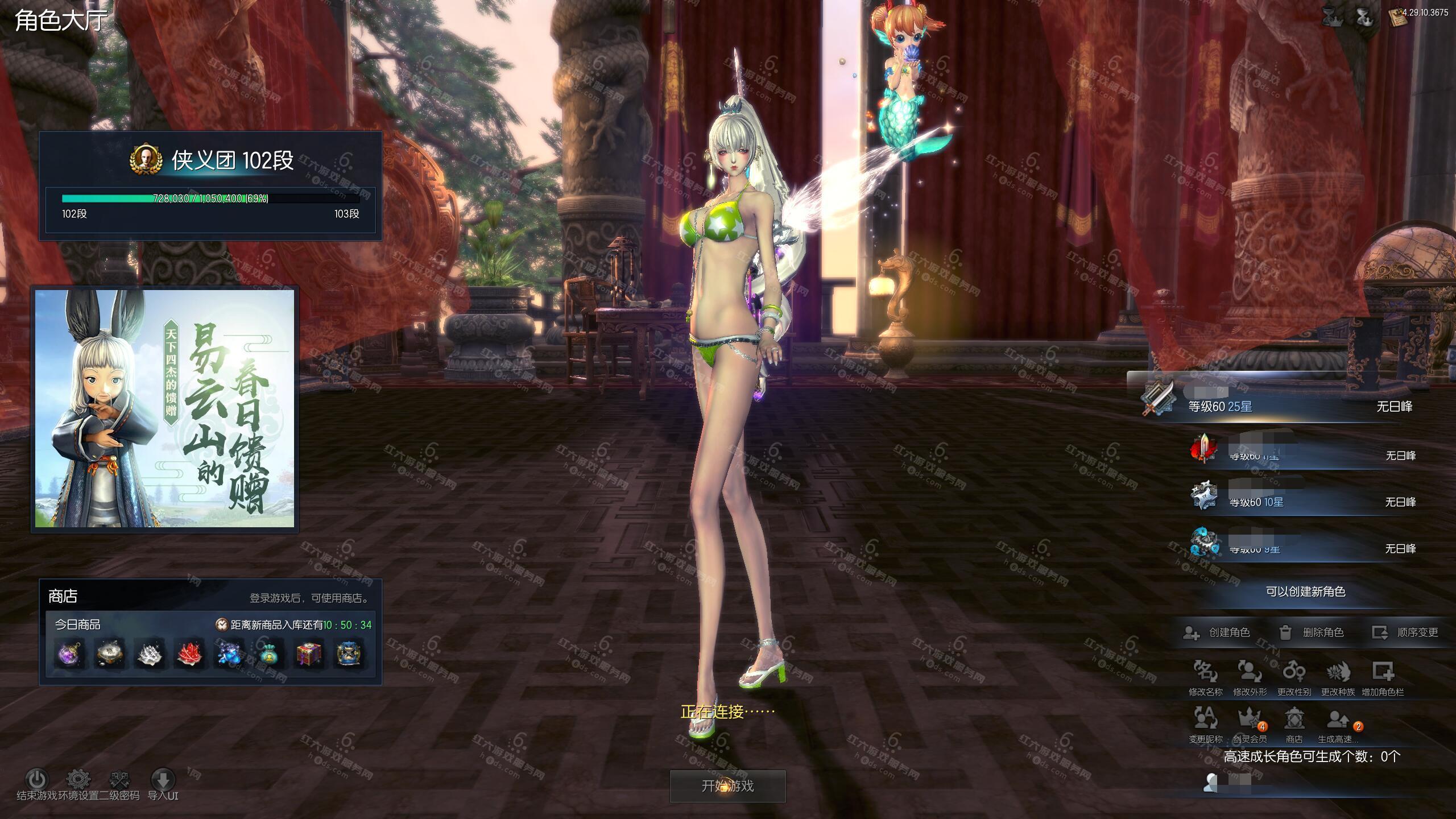The width and height of the screenshot is (1456, 819).
Task: Open 修改外形 appearance change
Action: (1250, 677)
